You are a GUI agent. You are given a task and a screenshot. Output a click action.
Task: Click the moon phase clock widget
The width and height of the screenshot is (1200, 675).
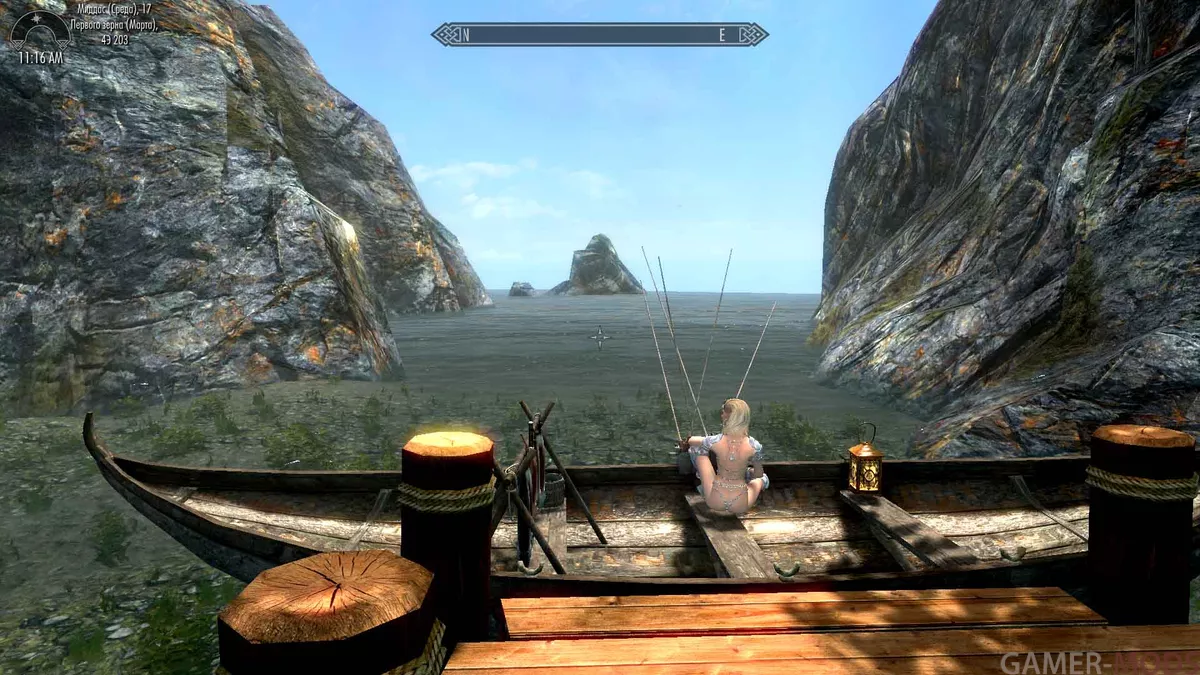(x=40, y=30)
